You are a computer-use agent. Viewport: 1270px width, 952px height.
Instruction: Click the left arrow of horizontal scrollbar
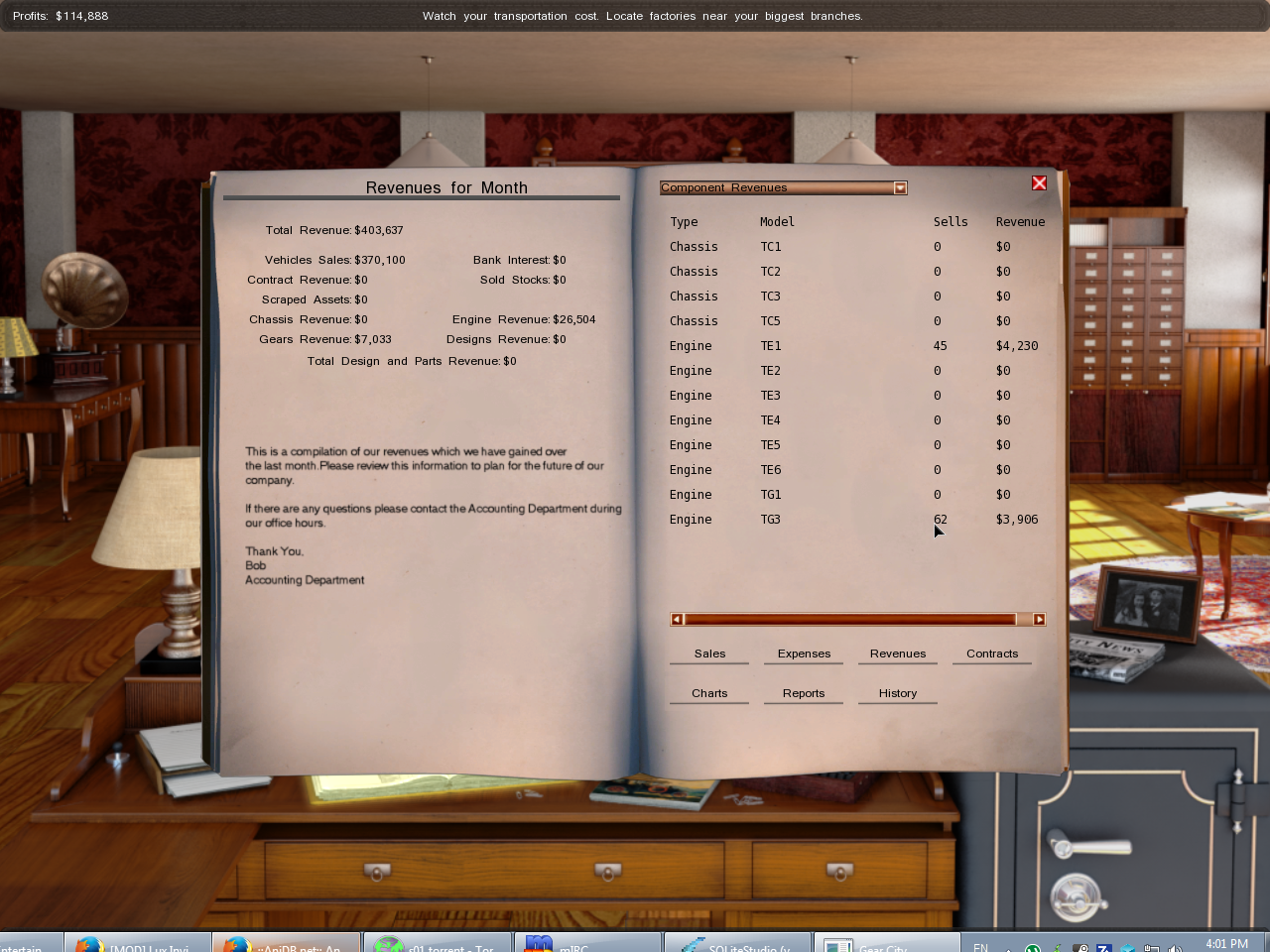(x=677, y=620)
